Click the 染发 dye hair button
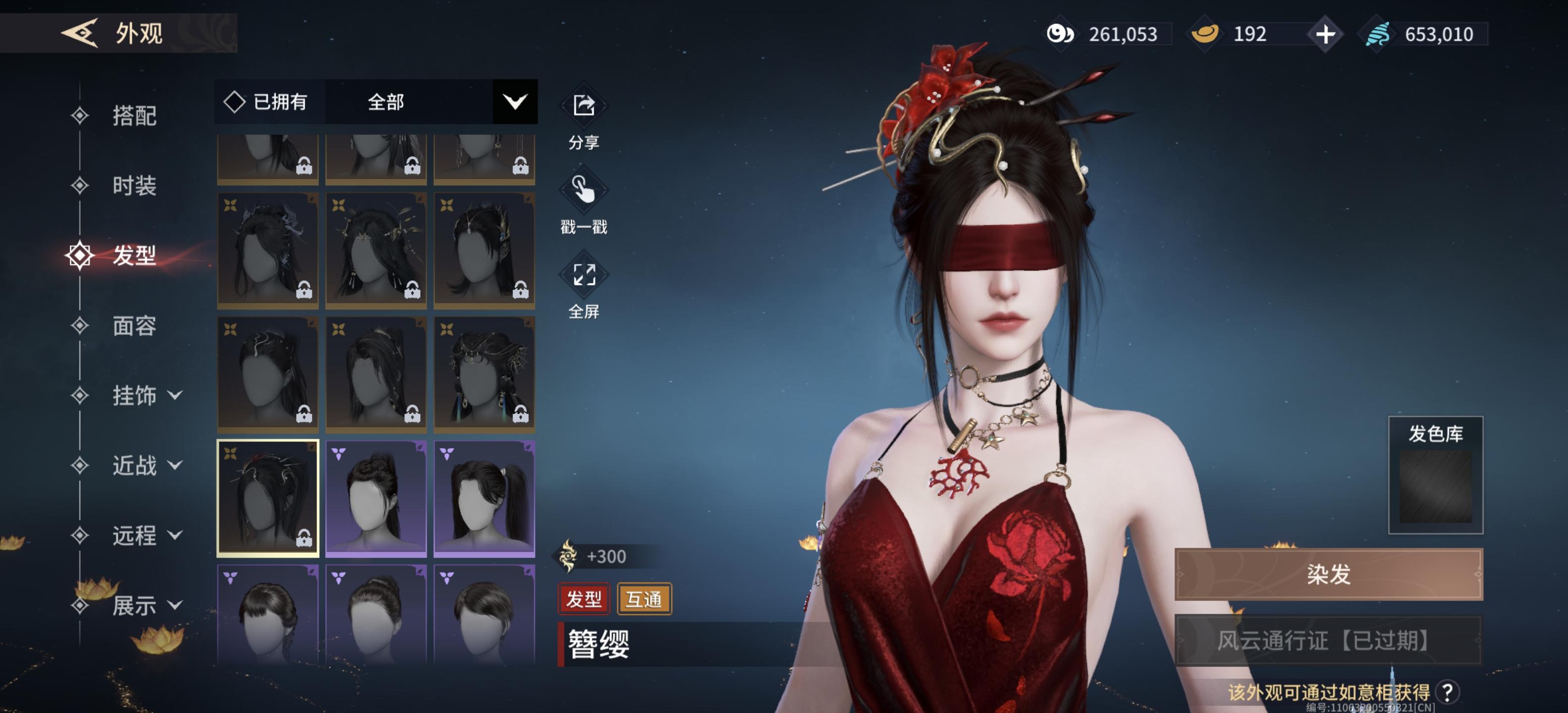Image resolution: width=1568 pixels, height=713 pixels. pos(1328,574)
